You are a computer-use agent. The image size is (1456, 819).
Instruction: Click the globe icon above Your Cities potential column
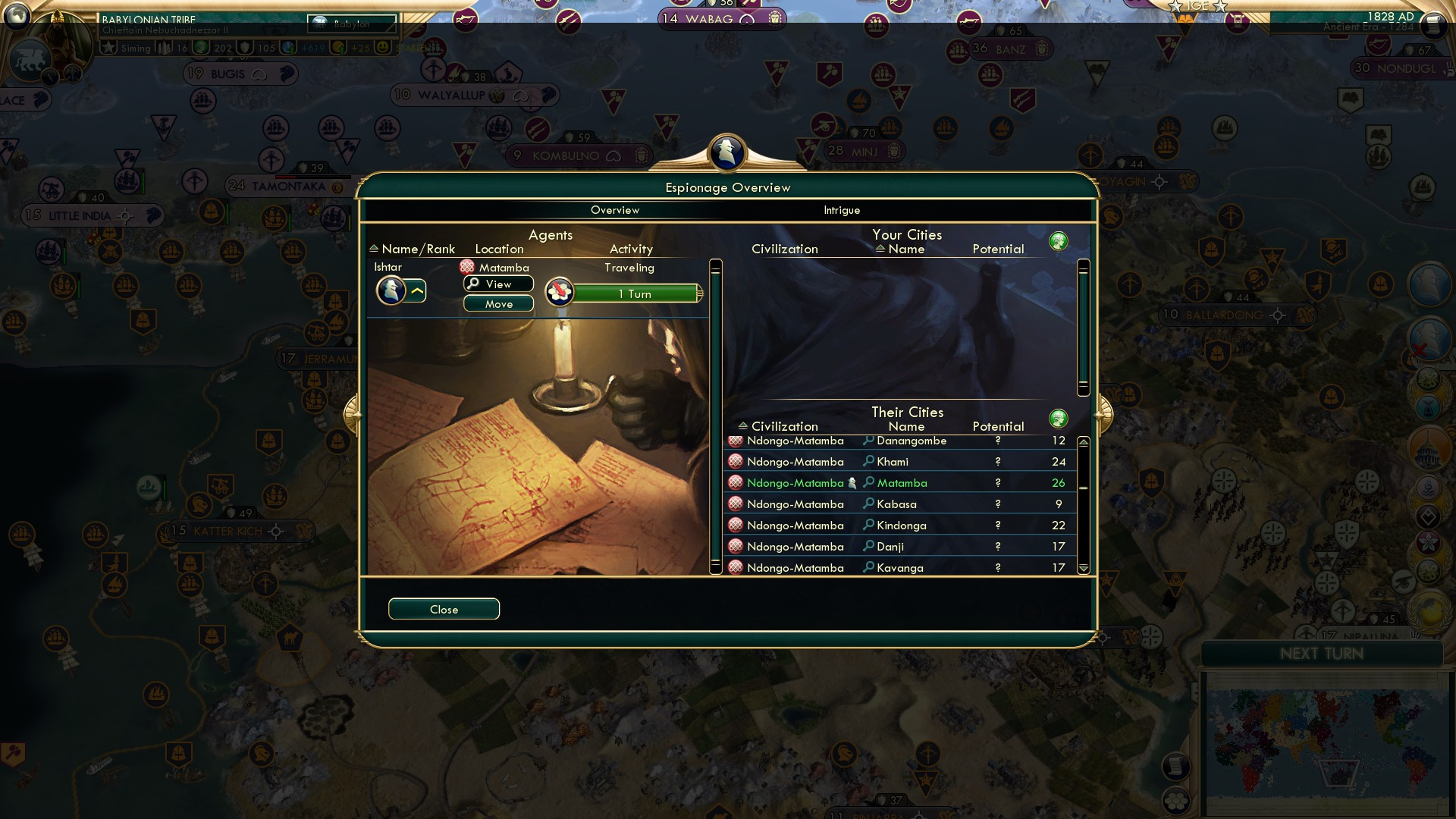click(1059, 240)
